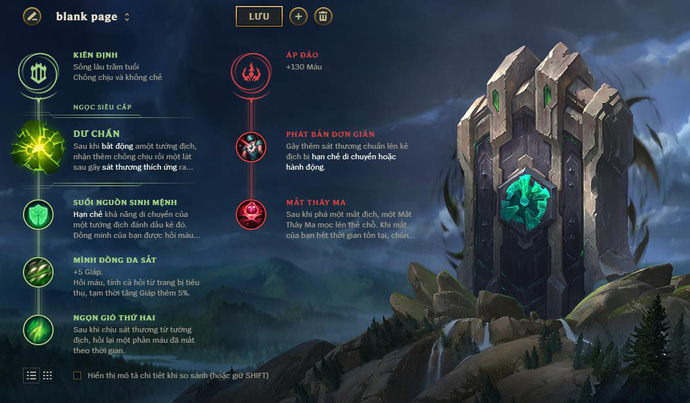This screenshot has height=403, width=690.
Task: Click the pencil icon to rename page
Action: click(x=33, y=16)
